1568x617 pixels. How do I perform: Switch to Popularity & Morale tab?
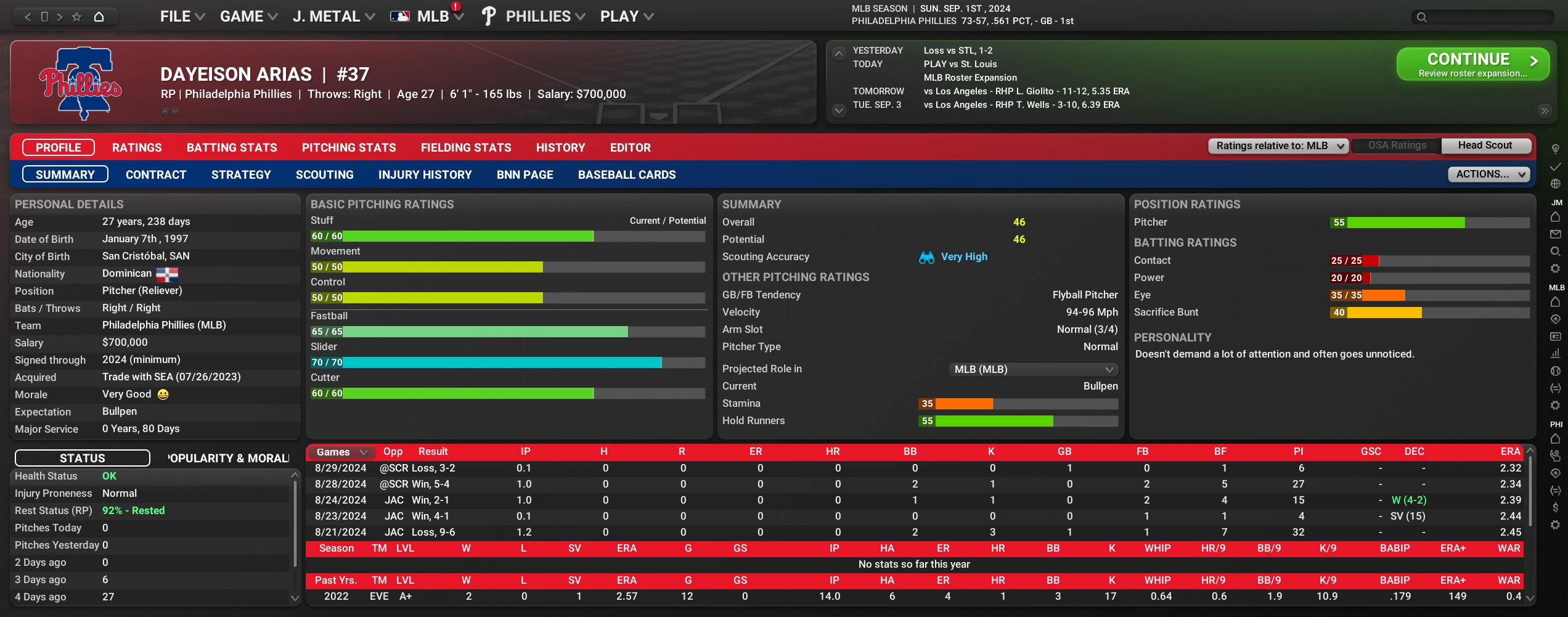[x=228, y=459]
